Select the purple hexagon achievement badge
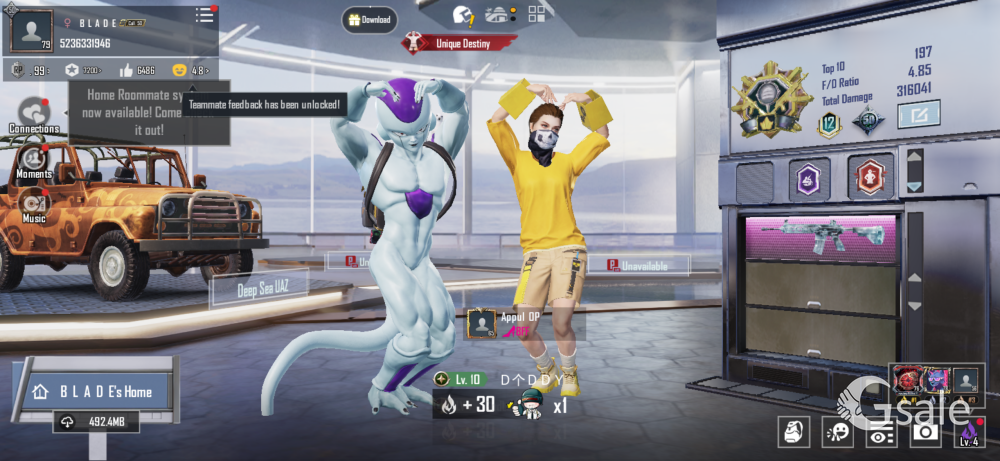1000x461 pixels. (809, 178)
